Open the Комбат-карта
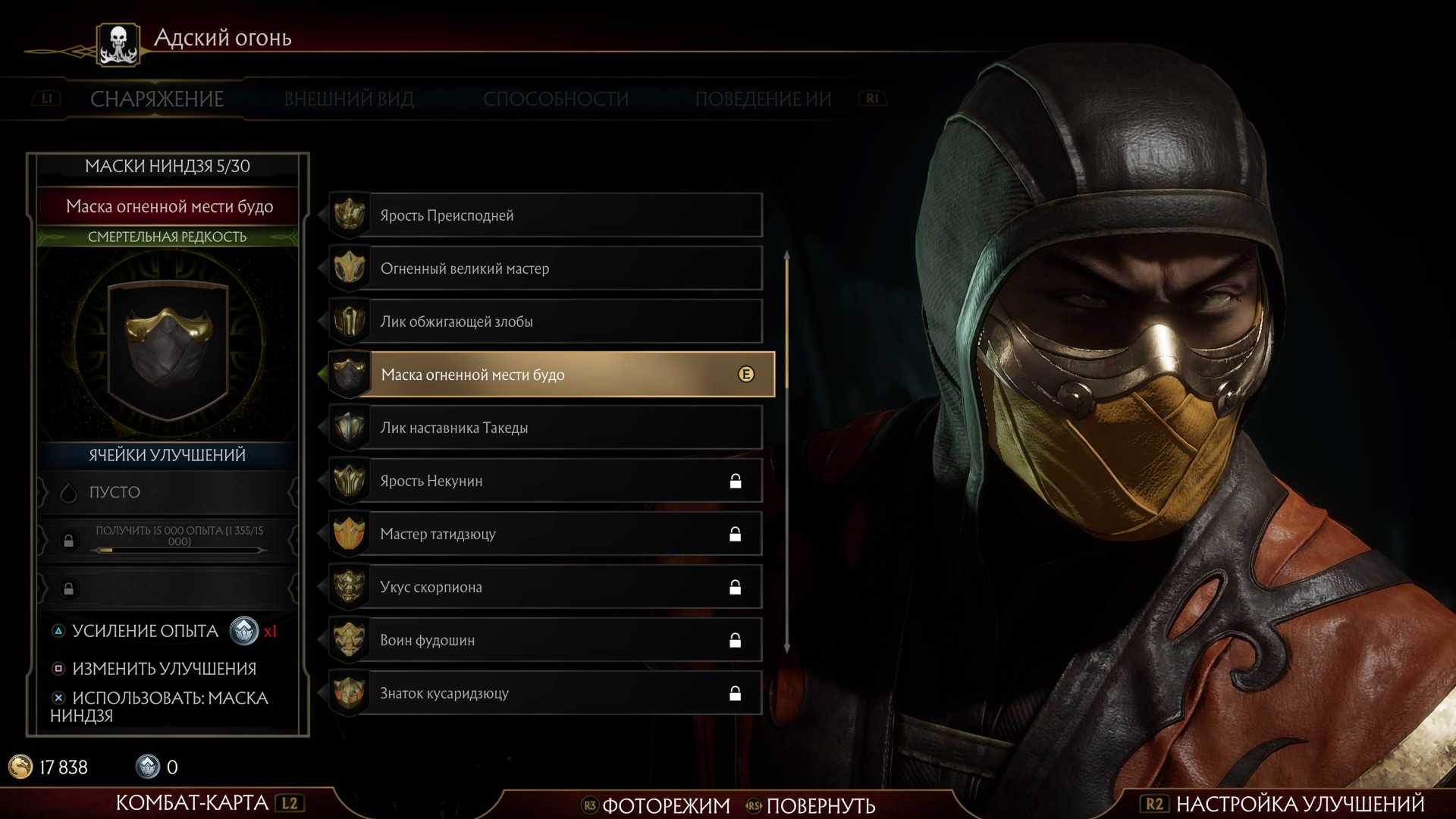 [x=192, y=802]
